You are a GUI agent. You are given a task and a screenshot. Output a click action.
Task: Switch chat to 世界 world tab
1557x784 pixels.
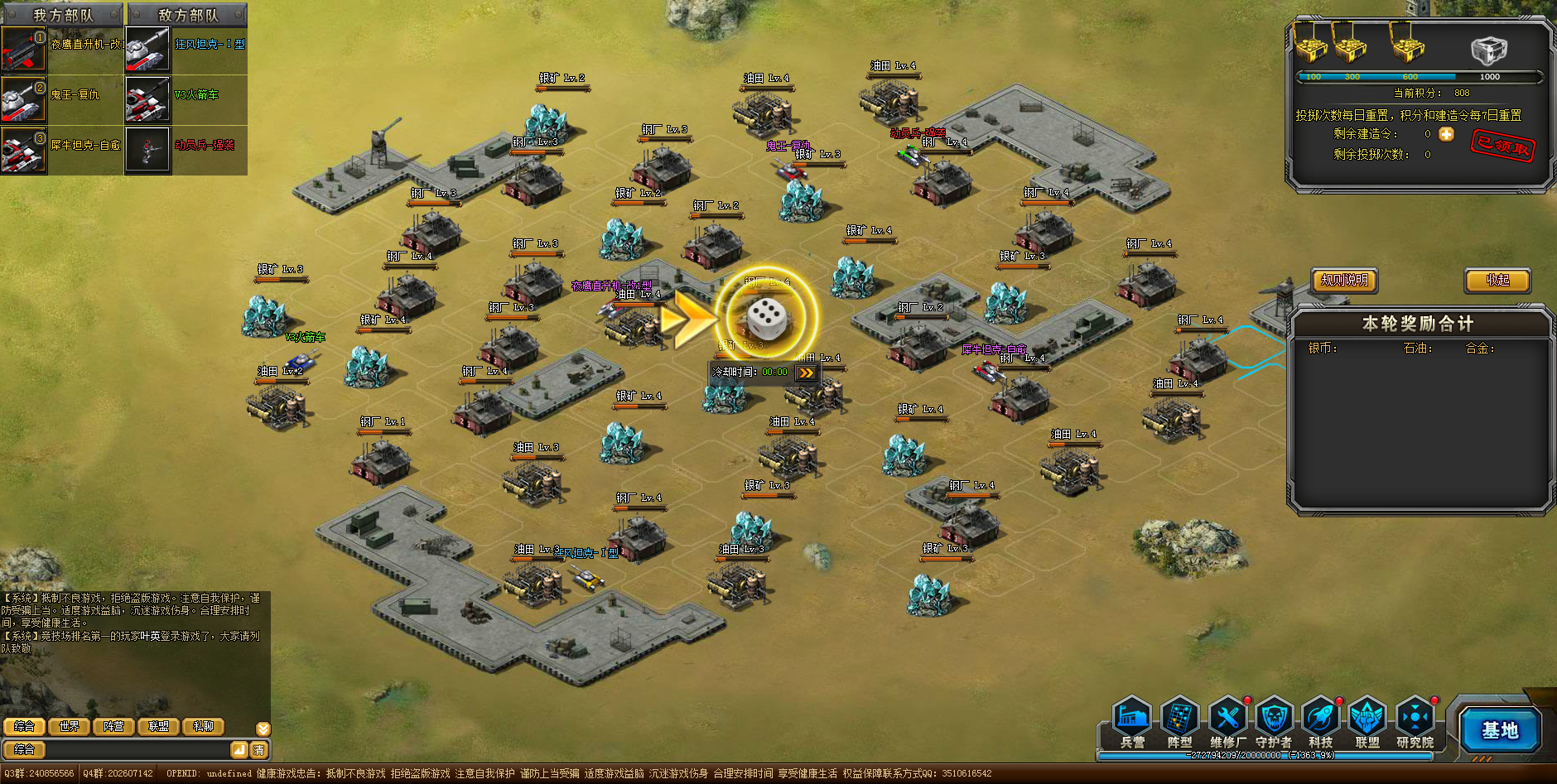point(69,726)
